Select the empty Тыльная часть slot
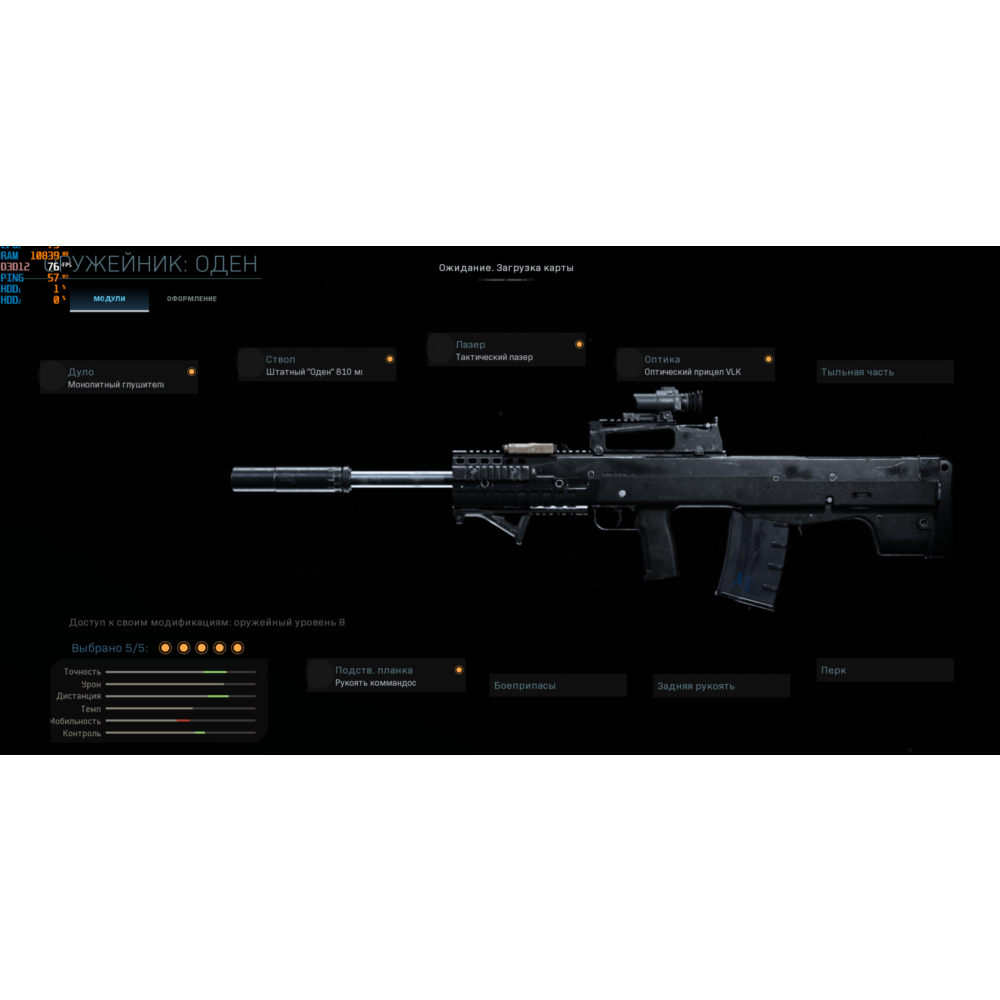 pyautogui.click(x=884, y=372)
